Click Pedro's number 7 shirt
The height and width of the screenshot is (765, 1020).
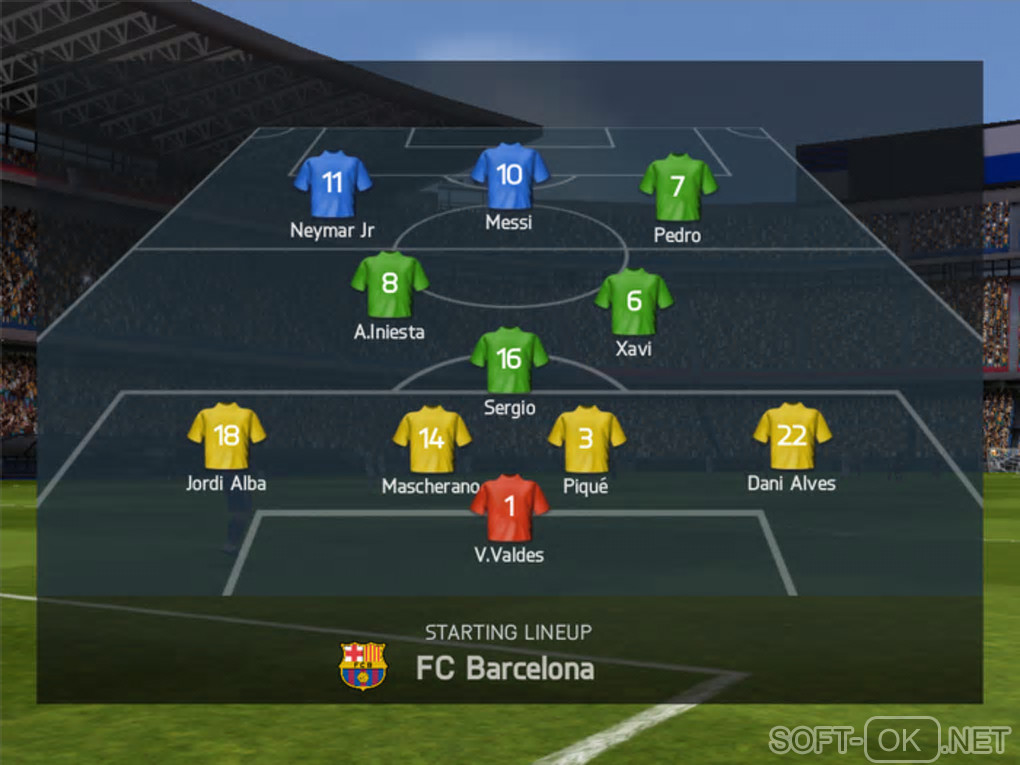pos(678,187)
